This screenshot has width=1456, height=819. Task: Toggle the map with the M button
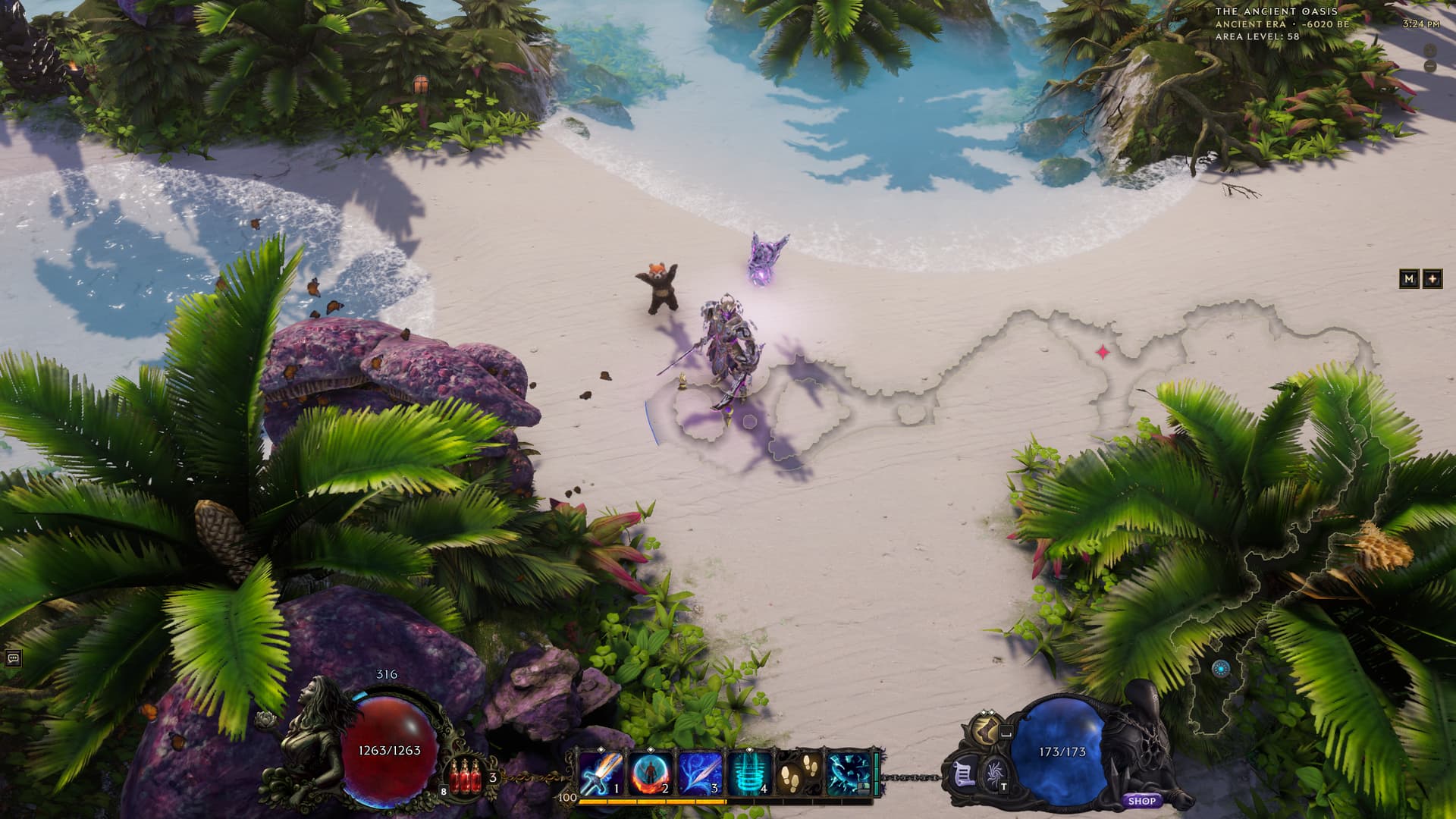tap(1409, 278)
